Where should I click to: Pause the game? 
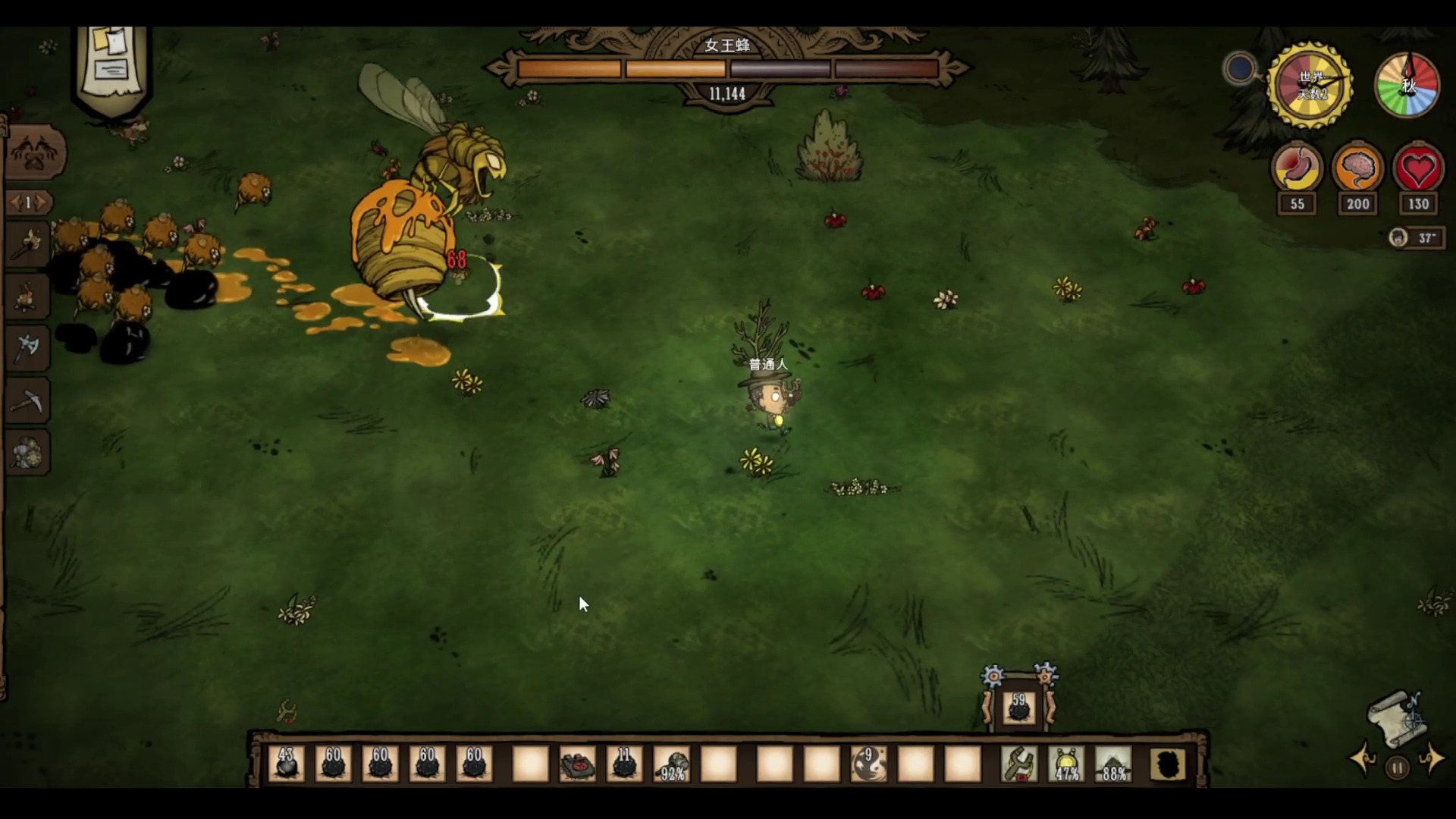[1397, 768]
